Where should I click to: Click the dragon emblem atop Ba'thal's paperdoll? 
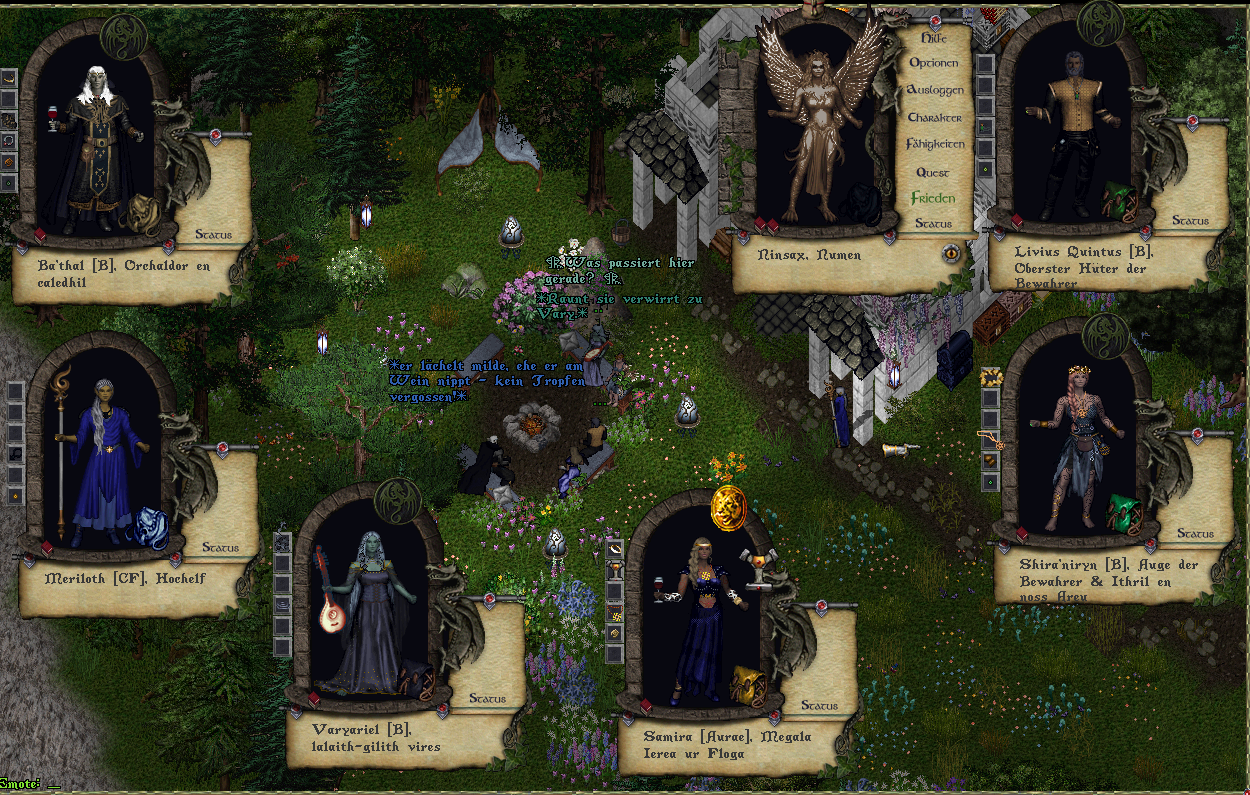pyautogui.click(x=123, y=37)
